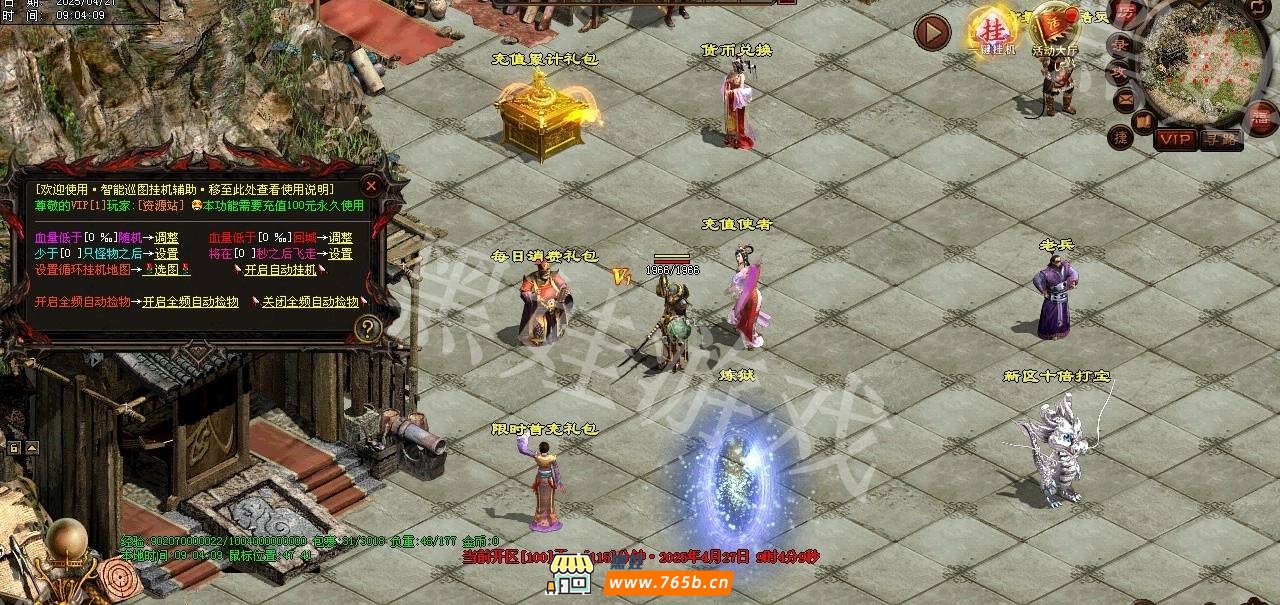Open the 捷 shortcut round button
This screenshot has width=1280, height=605.
point(1121,138)
